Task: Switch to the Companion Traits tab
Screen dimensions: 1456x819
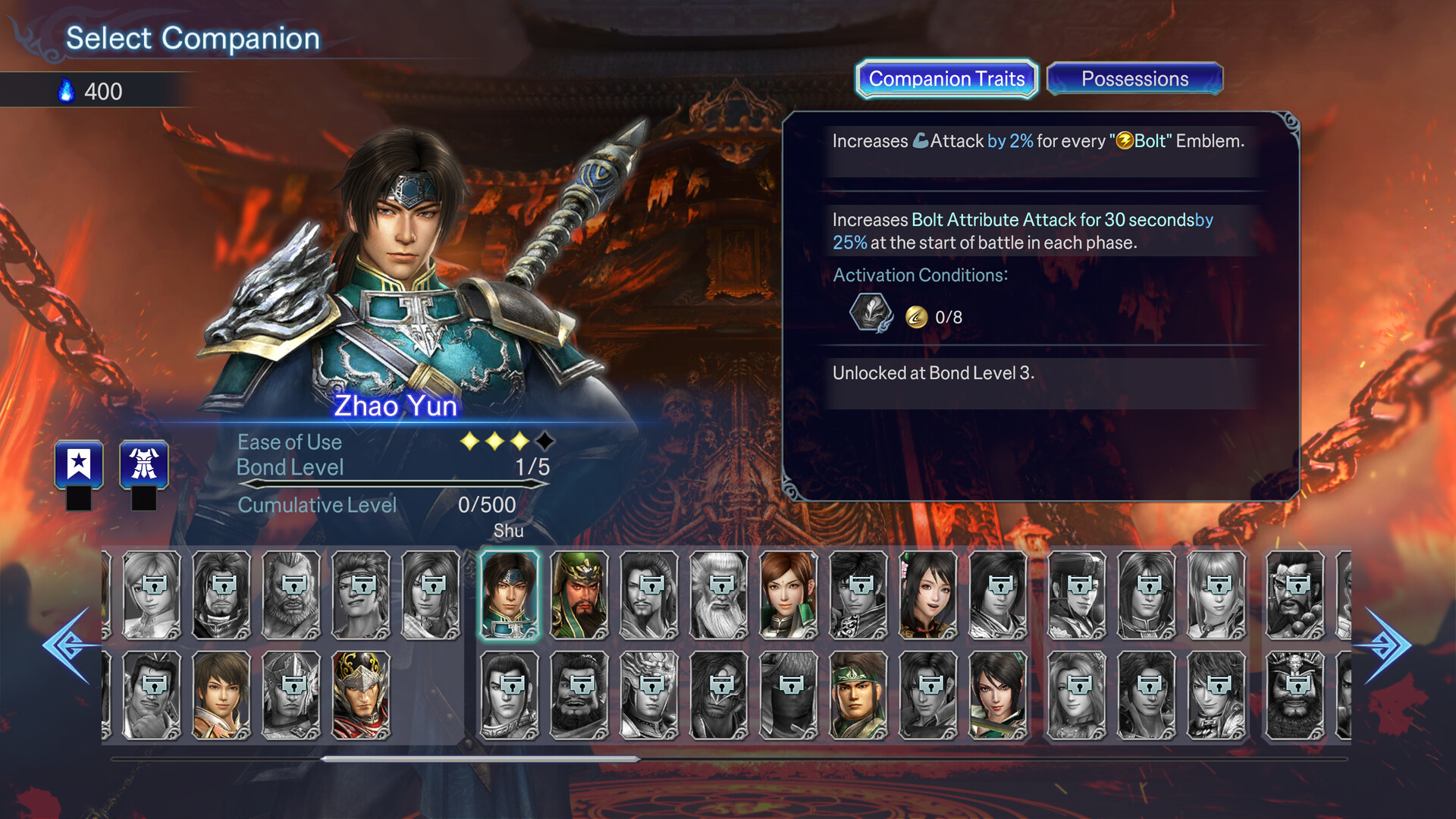Action: [x=946, y=79]
